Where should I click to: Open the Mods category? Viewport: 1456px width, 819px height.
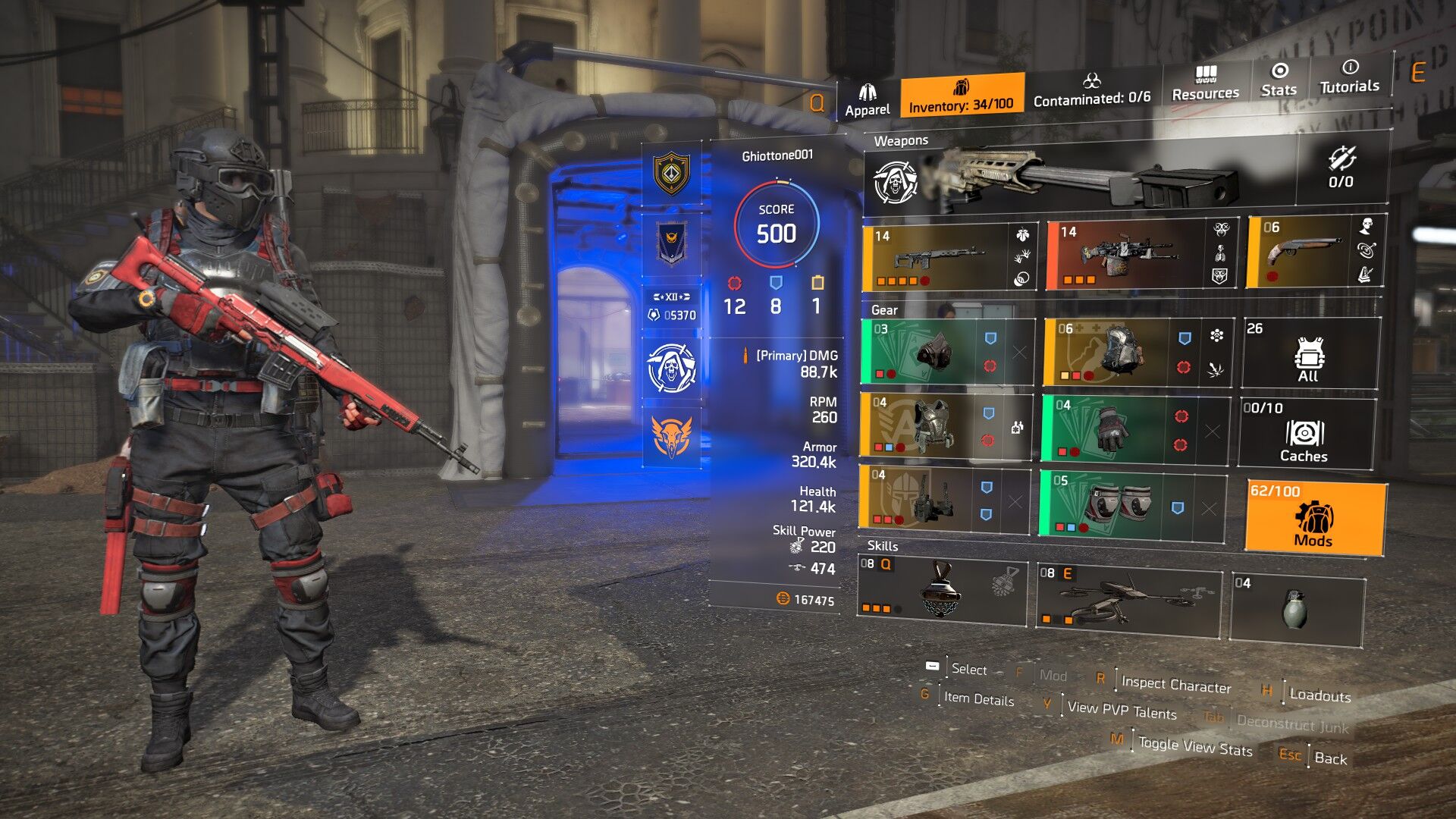pyautogui.click(x=1314, y=518)
